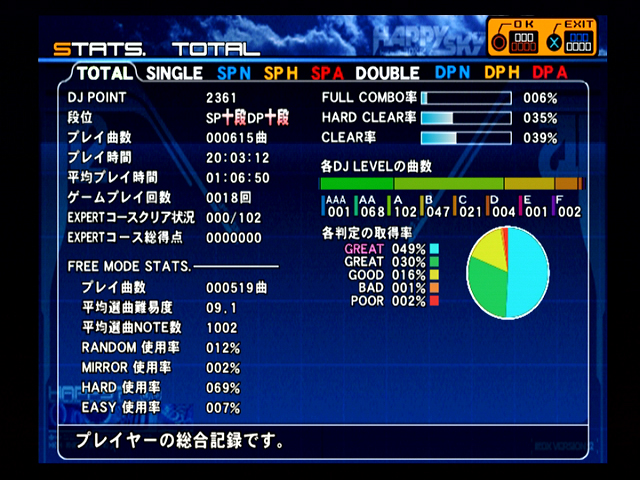Select the TOTAL stats tab

(x=104, y=73)
